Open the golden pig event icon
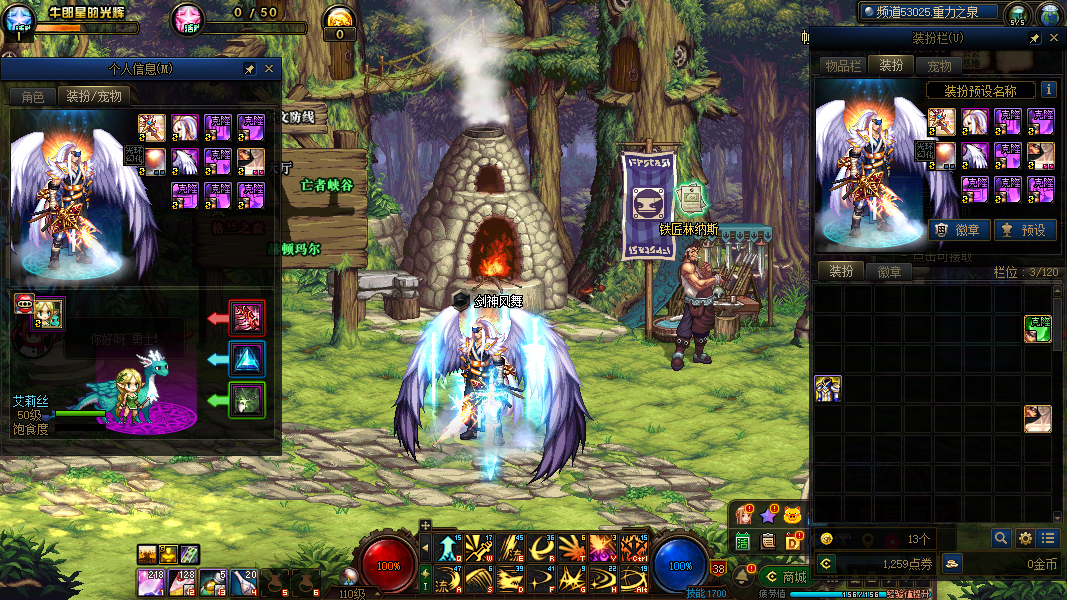Image resolution: width=1067 pixels, height=600 pixels. tap(793, 515)
